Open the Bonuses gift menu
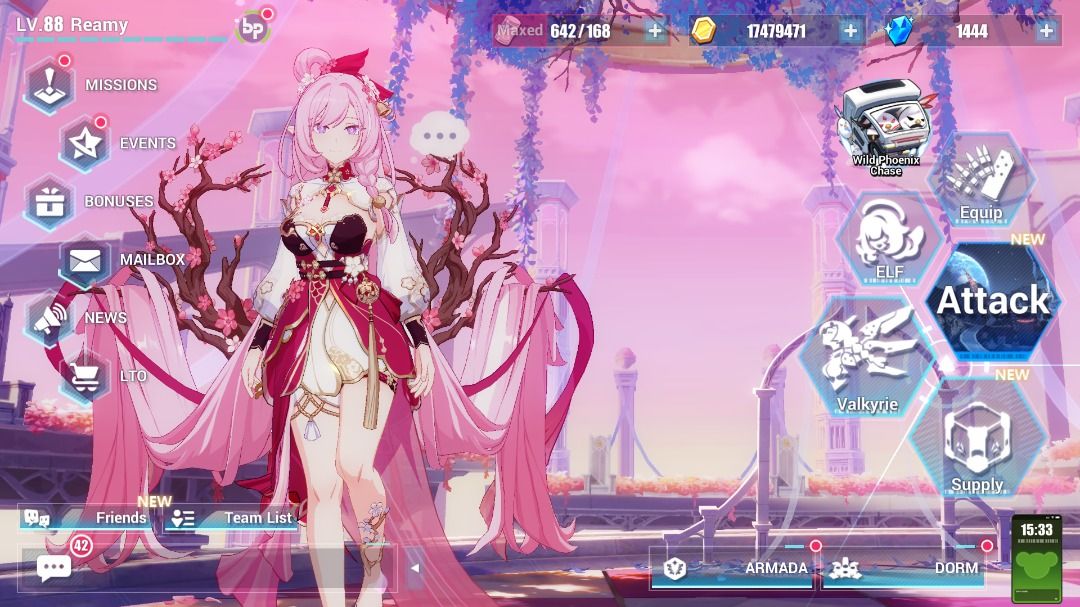The height and width of the screenshot is (607, 1080). [50, 201]
